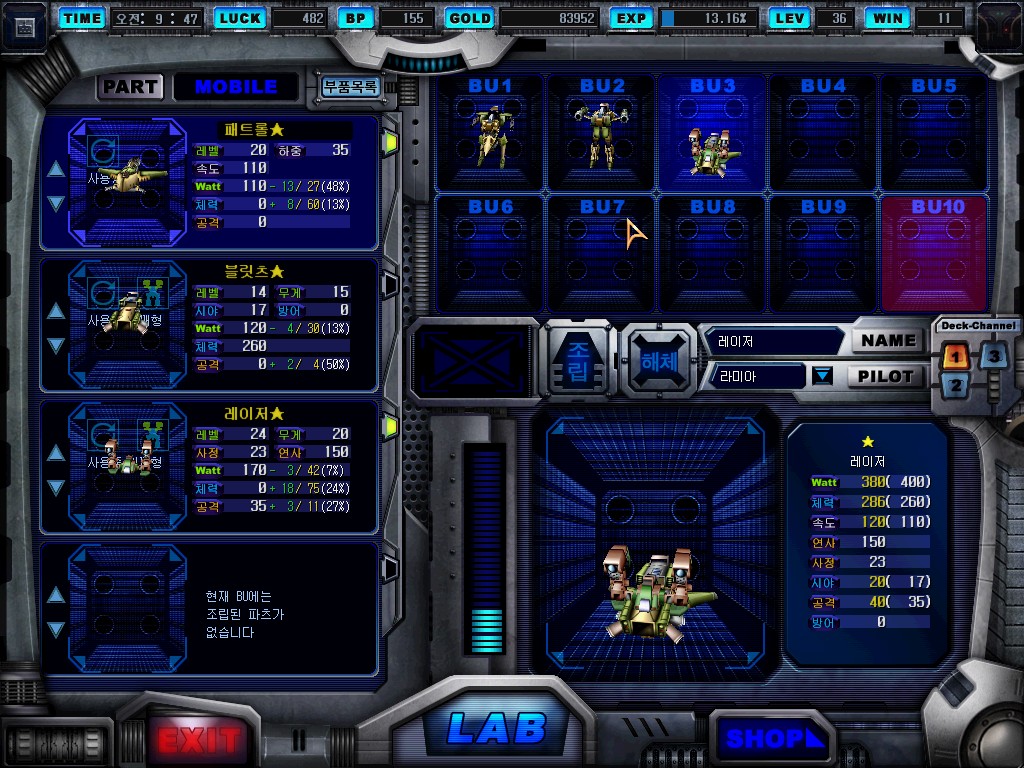1024x768 pixels.
Task: Click the PILOT button
Action: pyautogui.click(x=886, y=376)
